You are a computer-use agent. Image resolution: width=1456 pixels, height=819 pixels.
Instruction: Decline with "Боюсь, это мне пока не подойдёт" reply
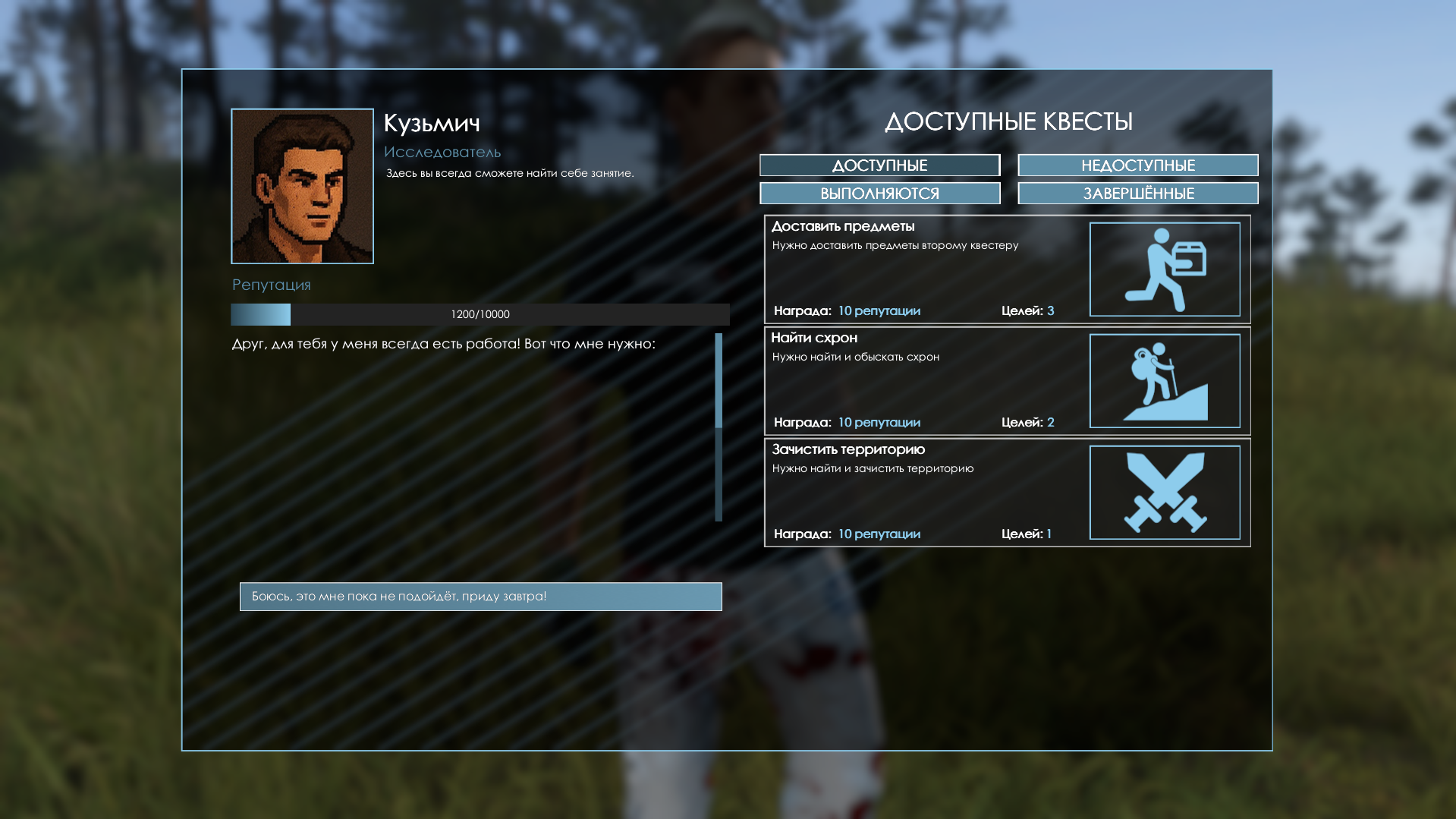pyautogui.click(x=480, y=597)
